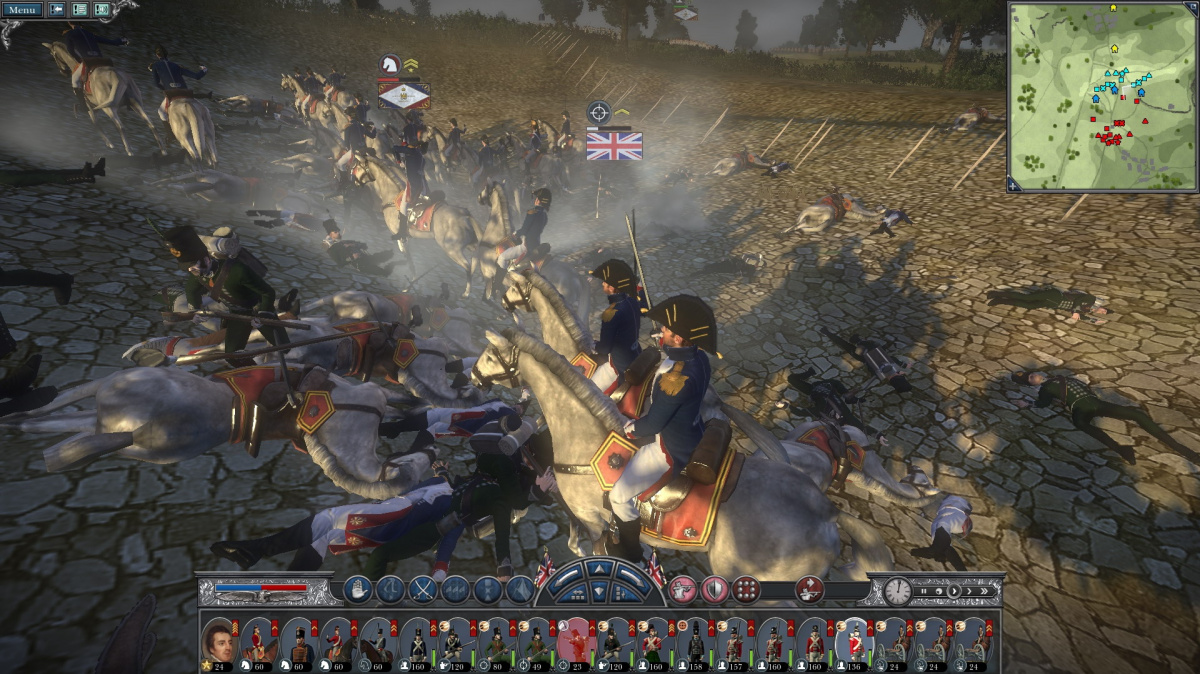Image resolution: width=1200 pixels, height=674 pixels.
Task: Click the battlefield minimap
Action: point(1102,96)
